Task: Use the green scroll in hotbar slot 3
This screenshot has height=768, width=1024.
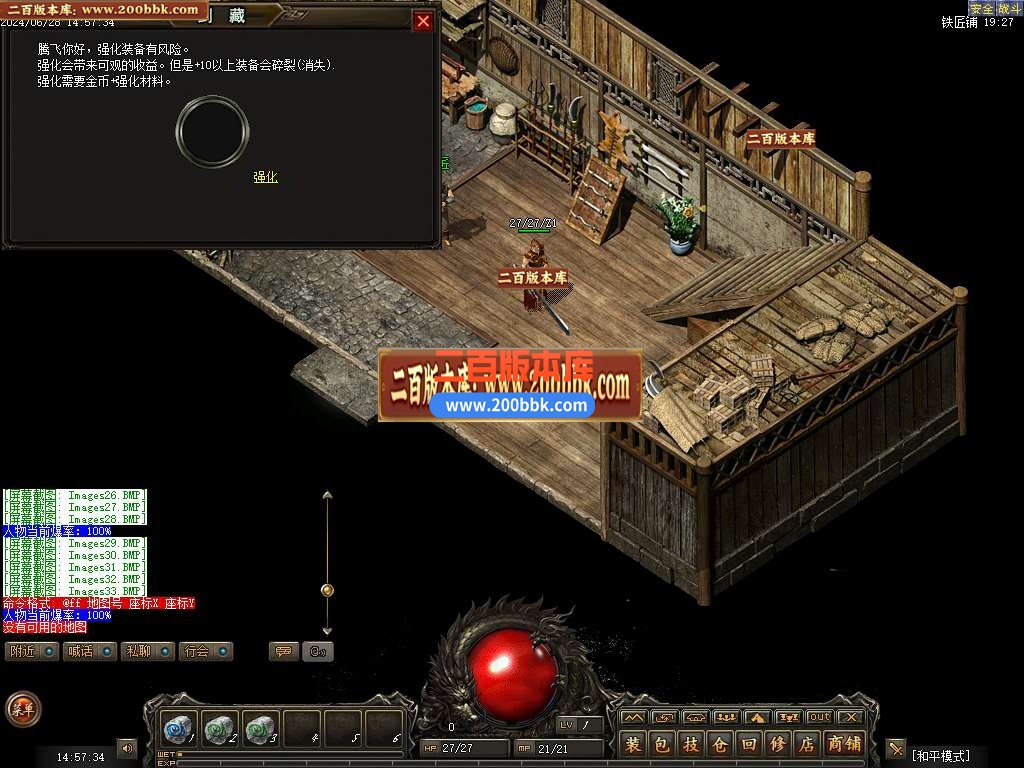Action: click(260, 729)
